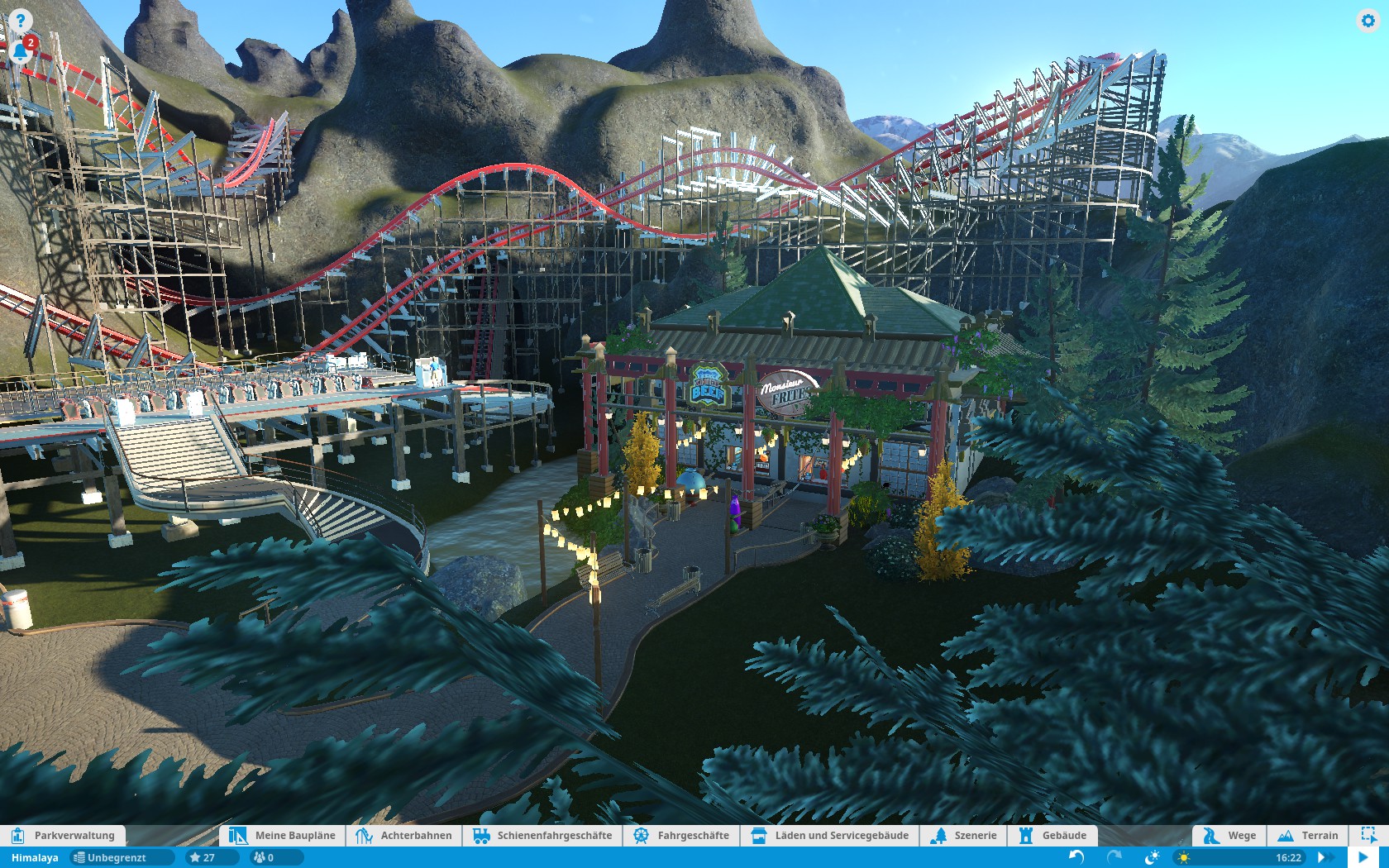
Task: Toggle the day-night cycle icon
Action: point(1152,857)
